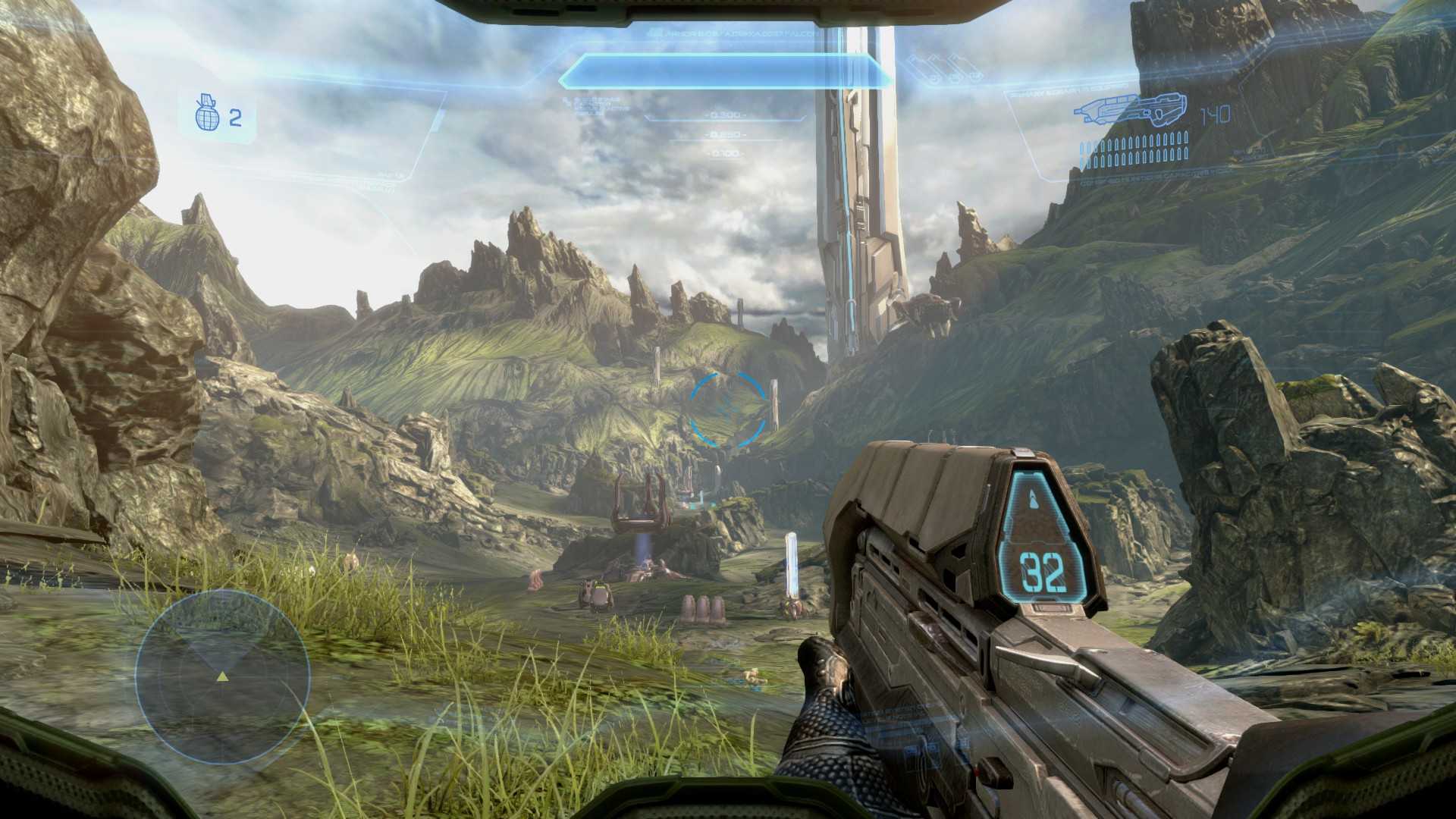The height and width of the screenshot is (819, 1456).
Task: Click the assault rifle weapon icon
Action: 1131,109
